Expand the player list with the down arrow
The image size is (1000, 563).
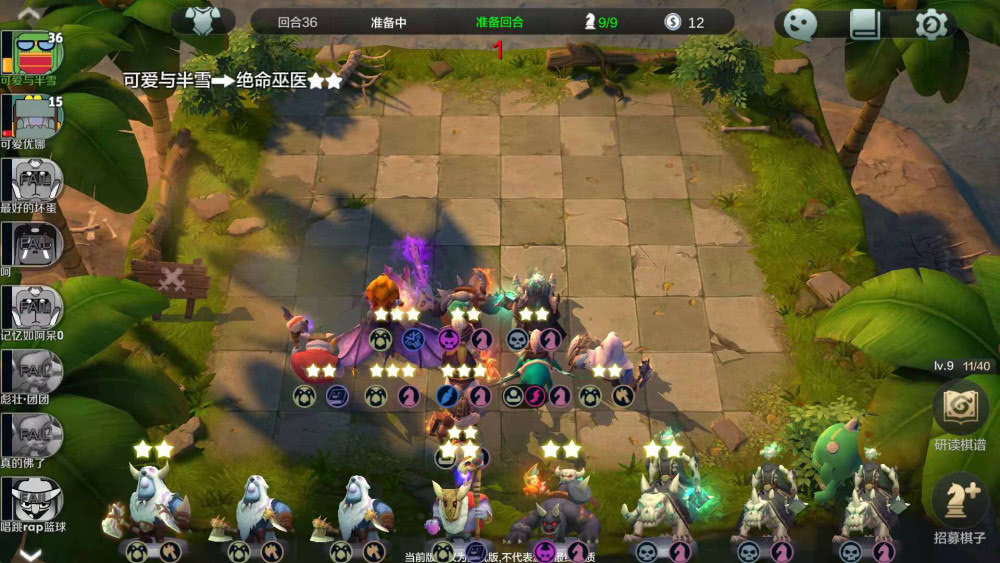(x=29, y=553)
